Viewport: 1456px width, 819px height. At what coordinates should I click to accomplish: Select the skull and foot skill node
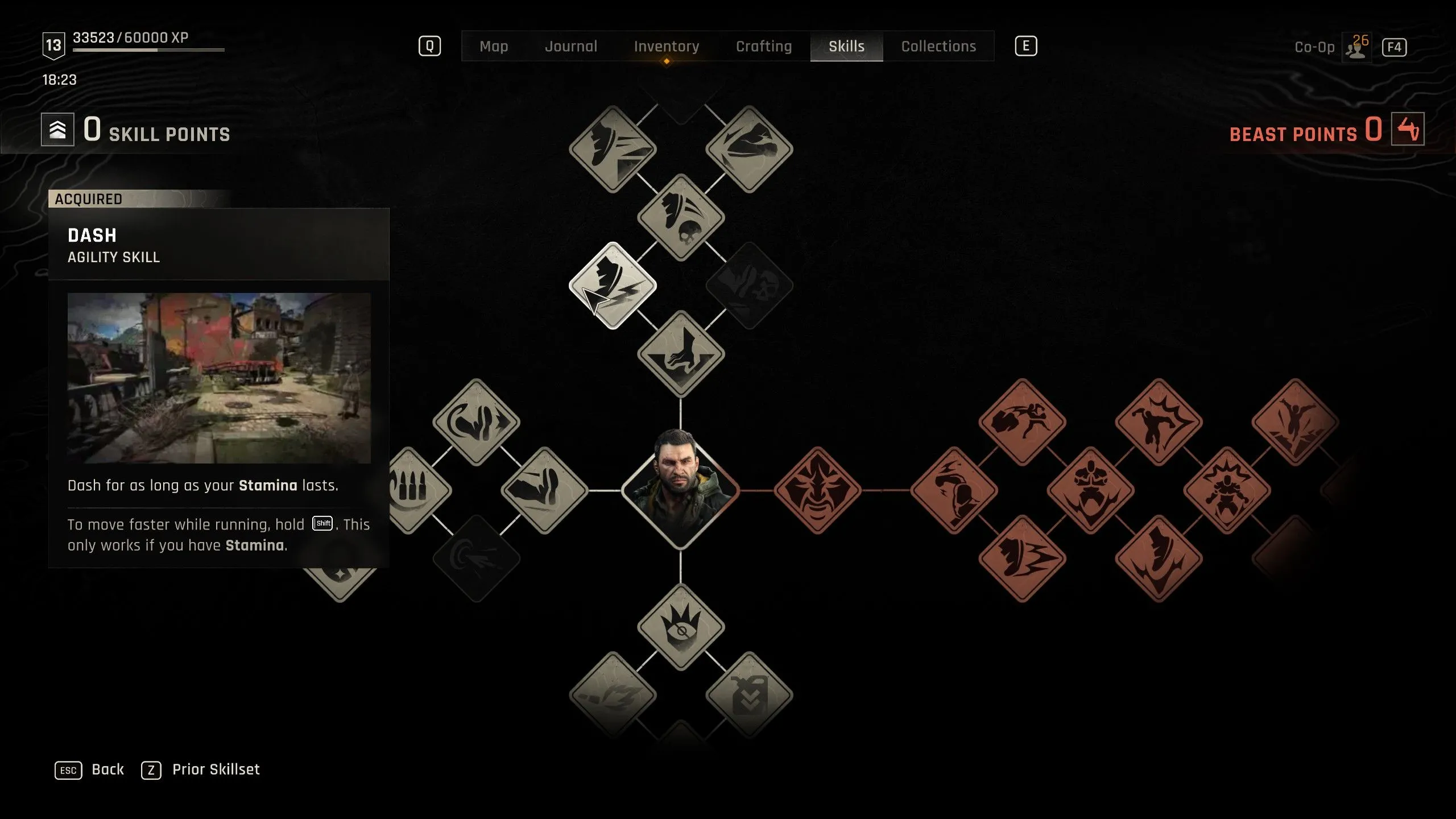tap(681, 217)
